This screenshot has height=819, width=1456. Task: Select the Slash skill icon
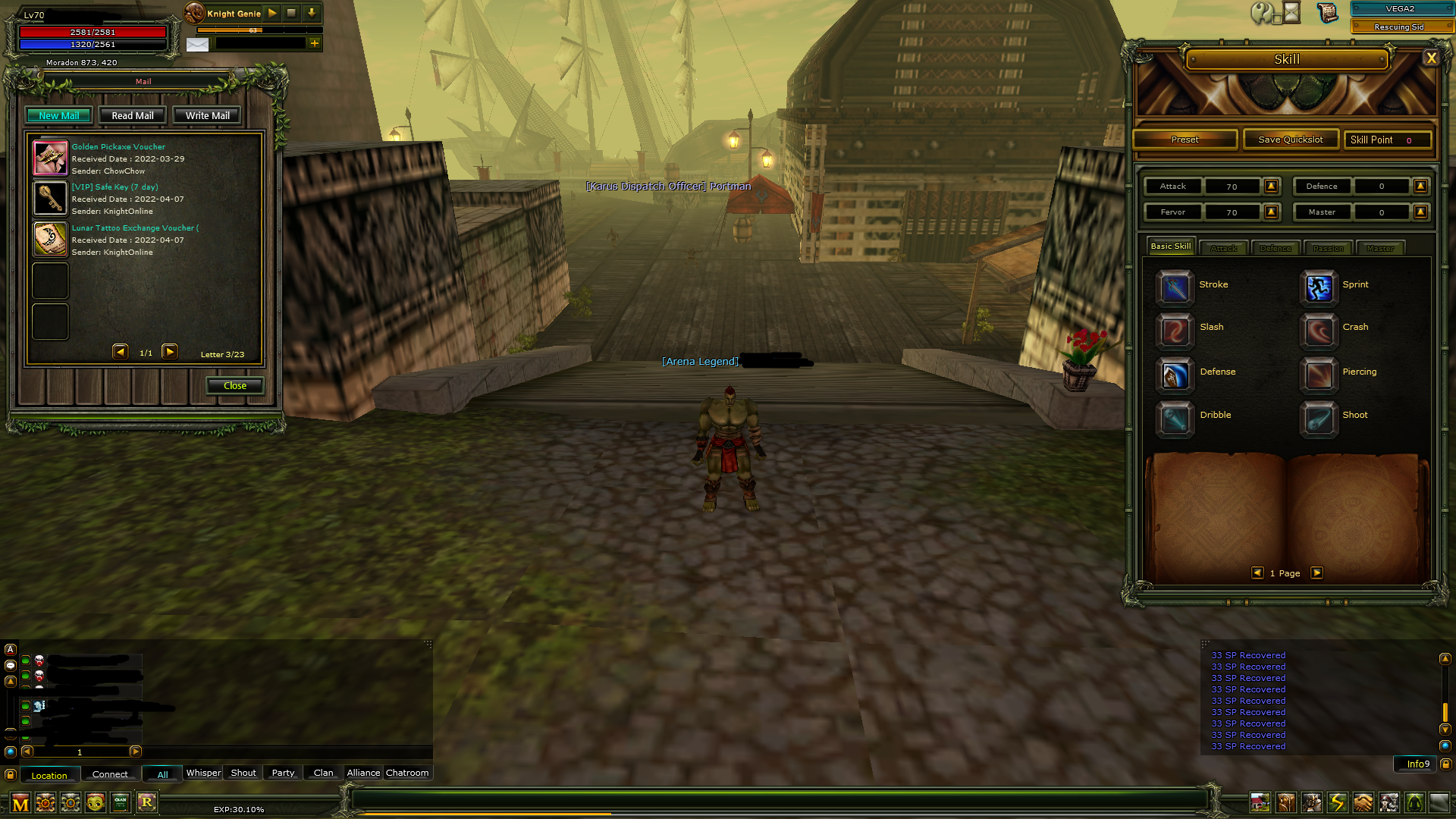point(1174,332)
